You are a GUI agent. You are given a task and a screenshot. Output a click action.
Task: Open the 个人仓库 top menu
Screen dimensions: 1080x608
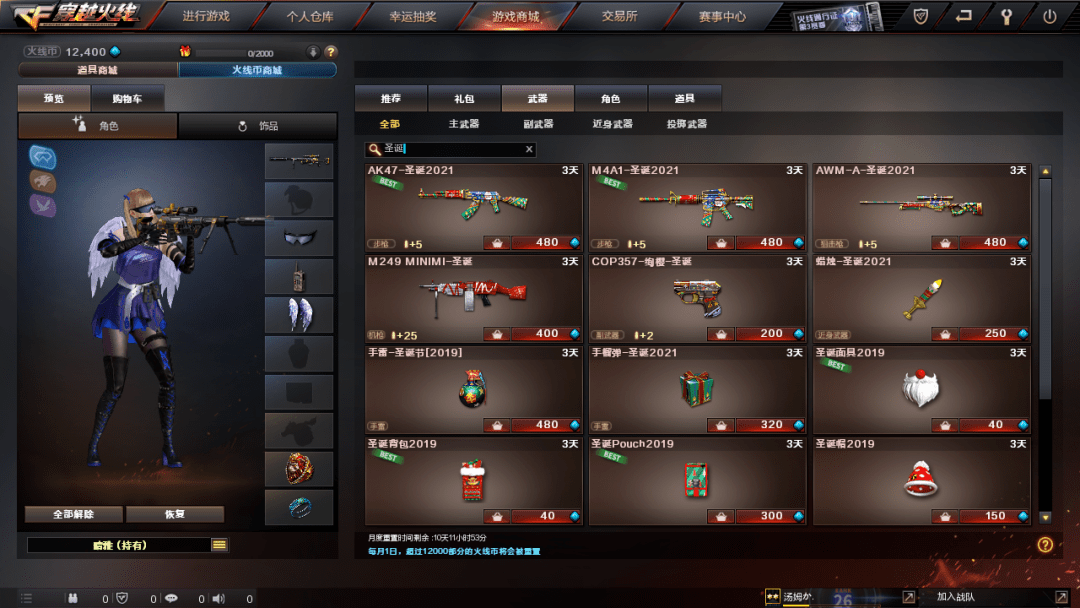coord(309,16)
